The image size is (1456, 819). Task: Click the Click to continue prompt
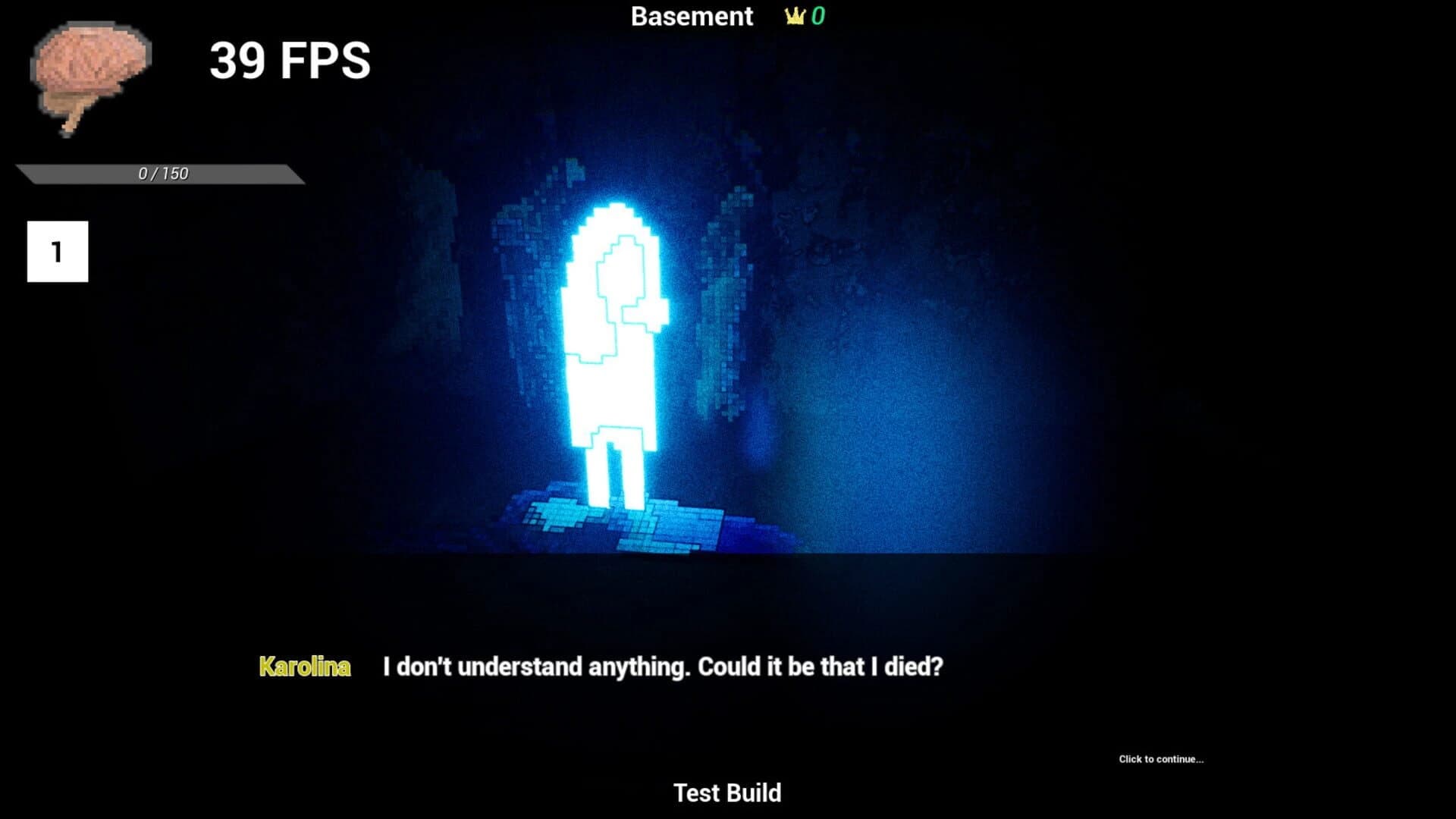[1161, 758]
